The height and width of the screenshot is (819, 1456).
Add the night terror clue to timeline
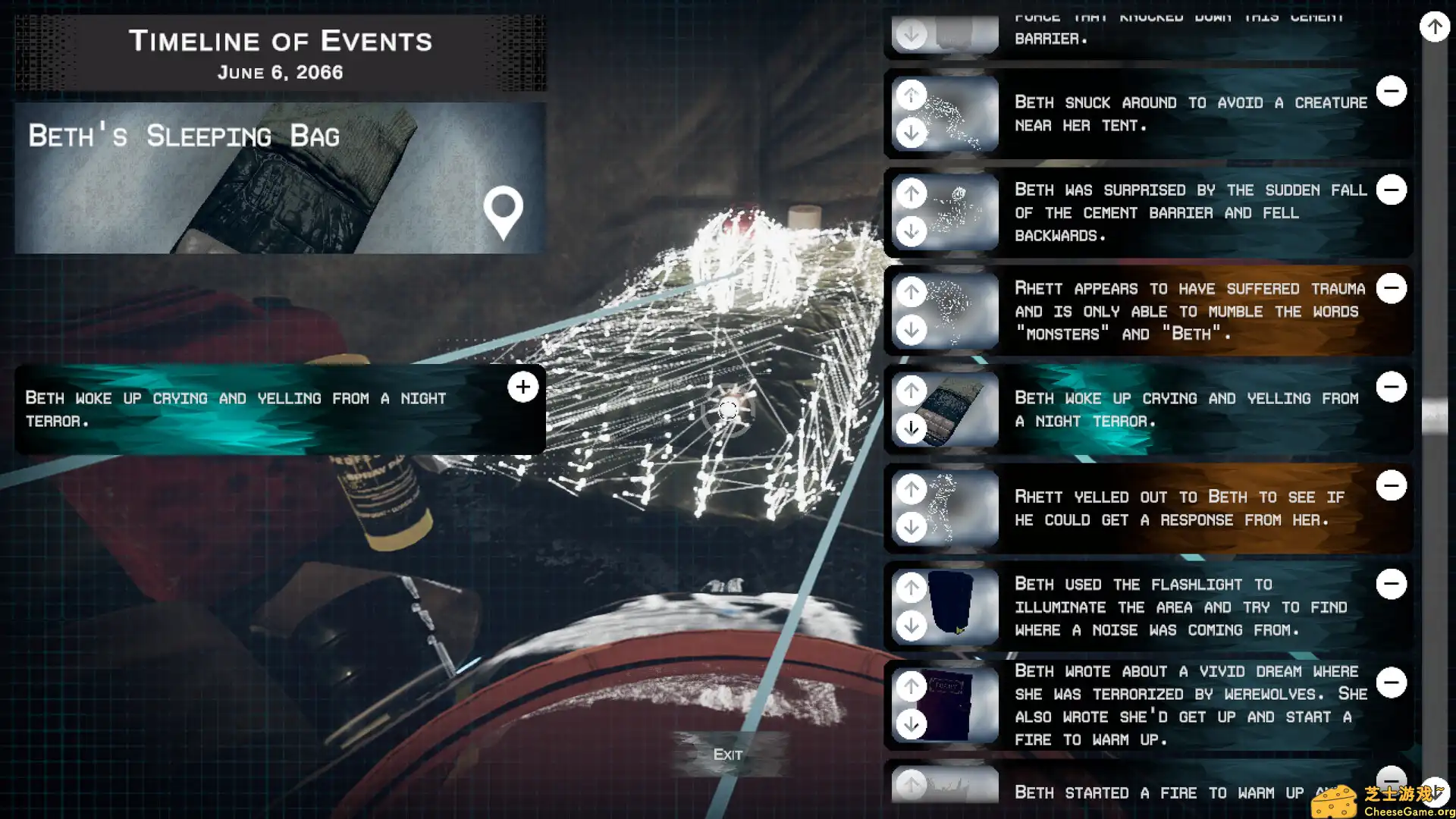522,387
